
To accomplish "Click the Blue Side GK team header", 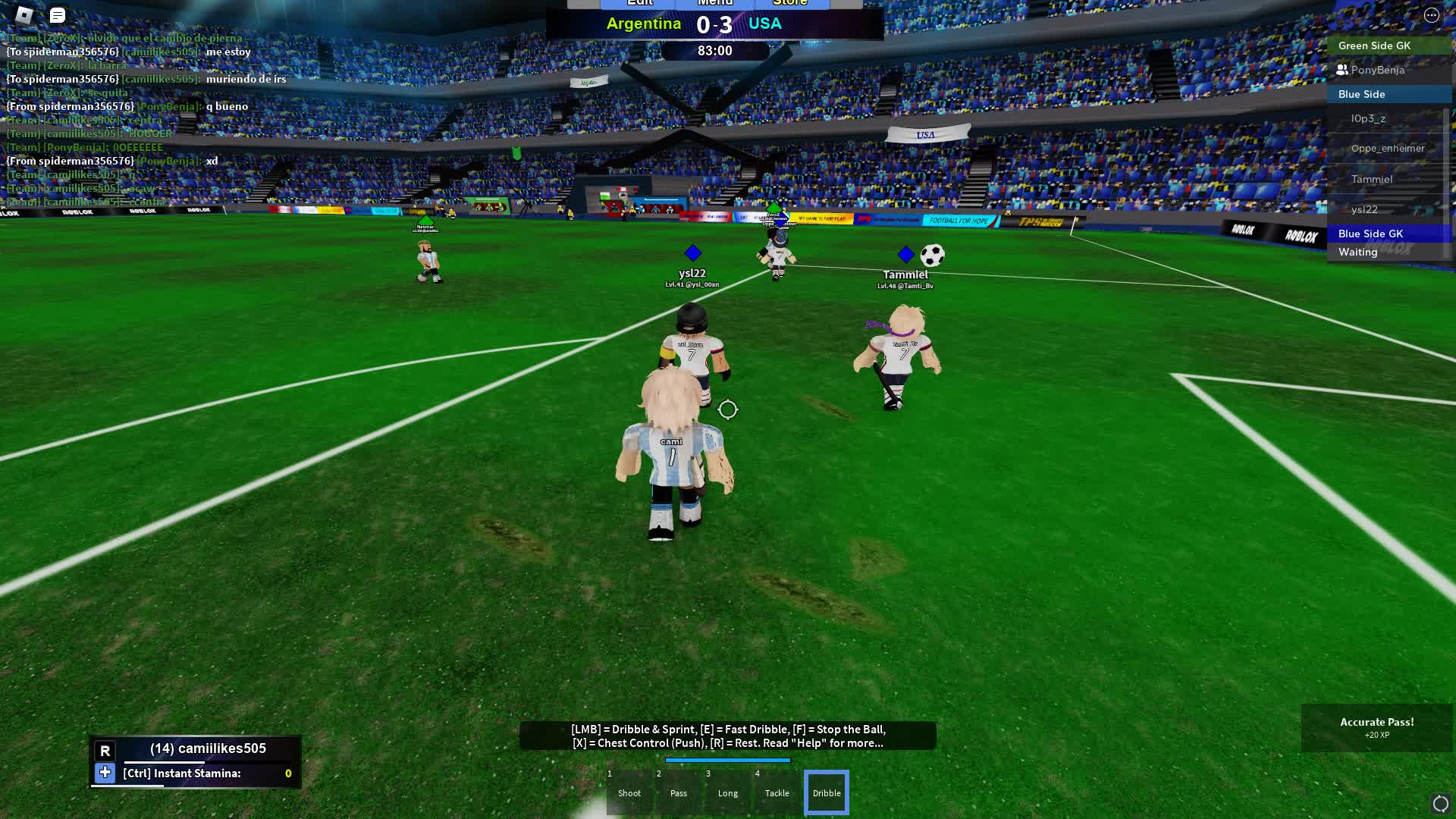I will pos(1370,234).
